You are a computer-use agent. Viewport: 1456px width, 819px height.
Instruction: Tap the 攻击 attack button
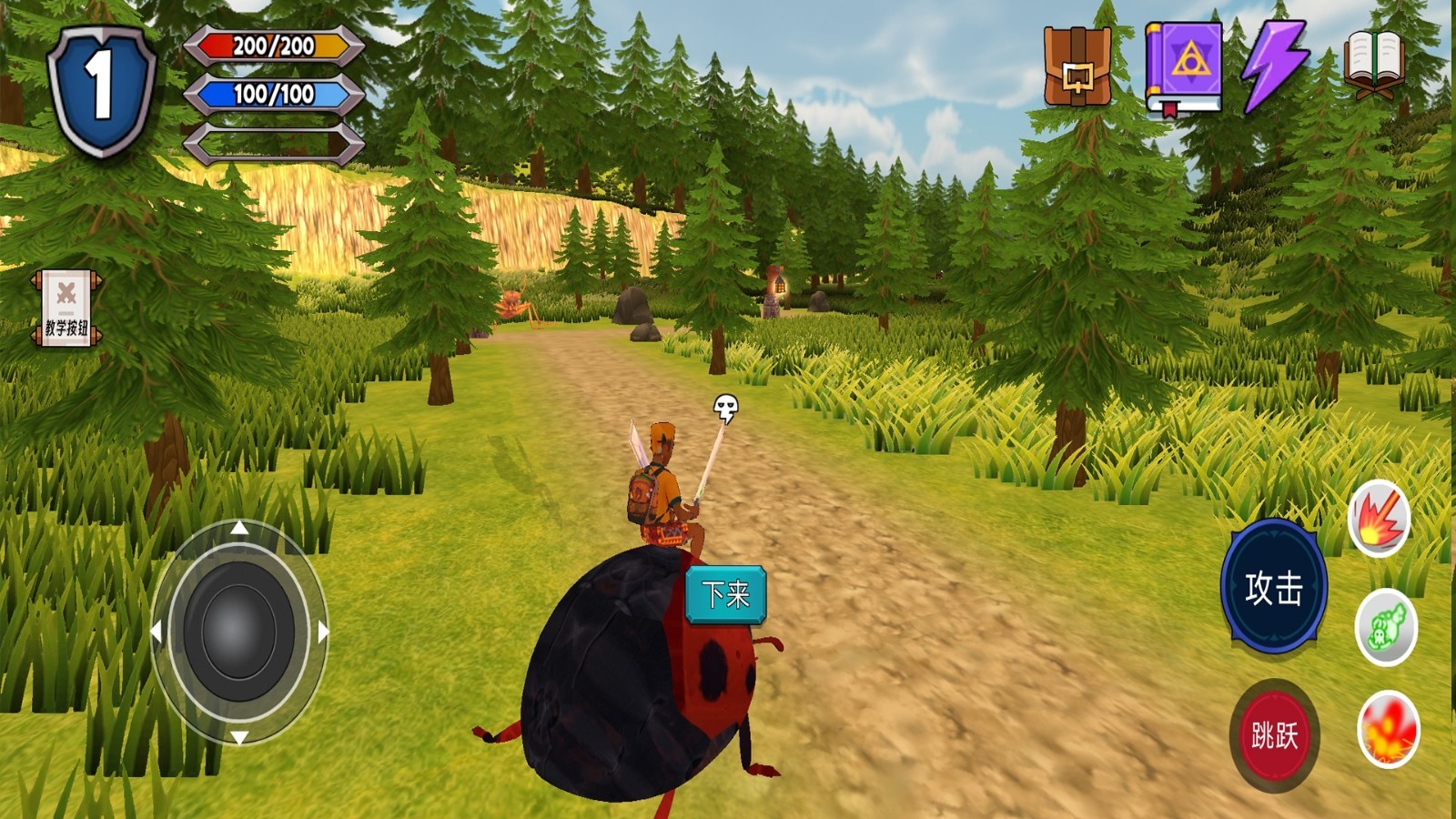point(1273,588)
